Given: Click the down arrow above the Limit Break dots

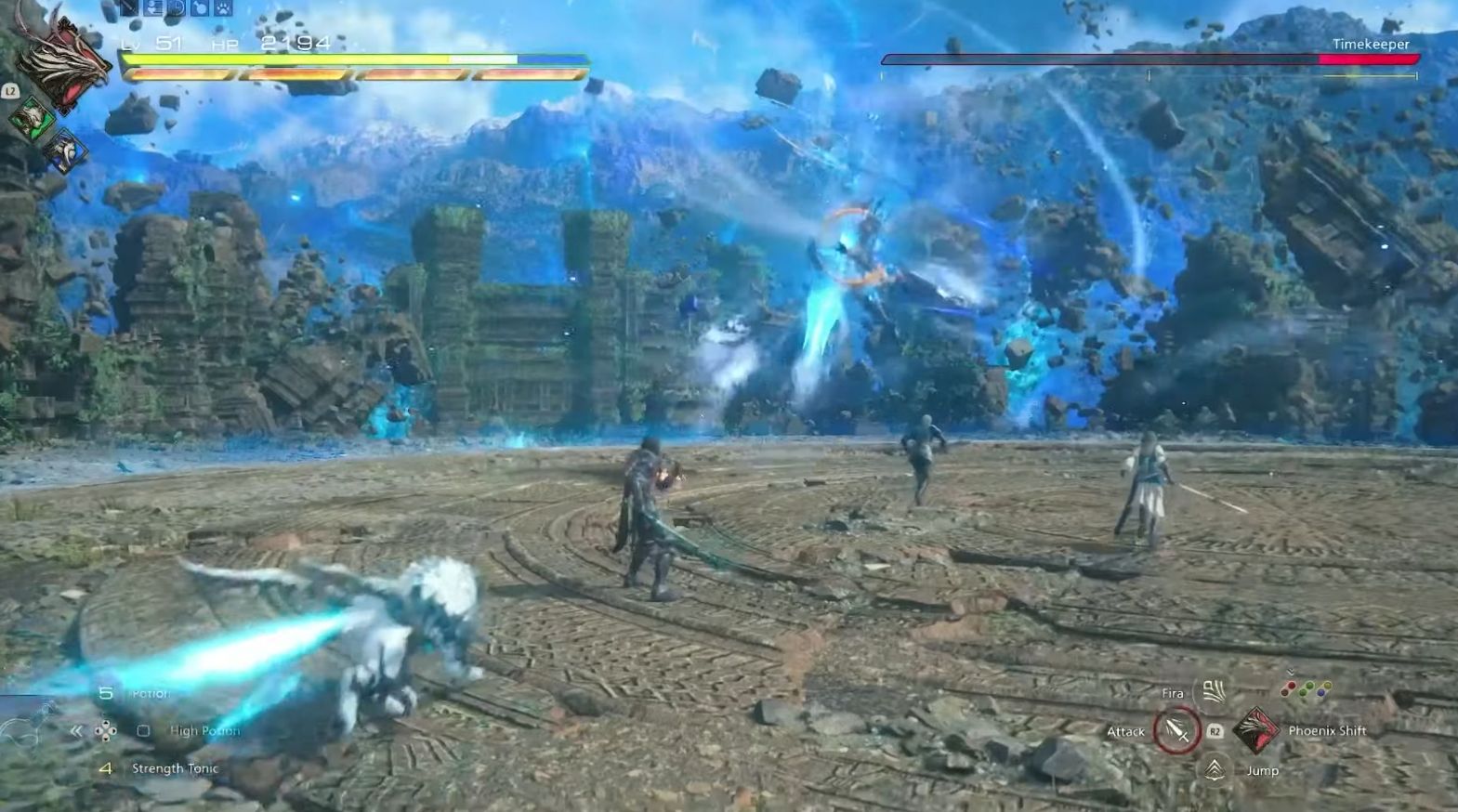Looking at the screenshot, I should click(1291, 672).
